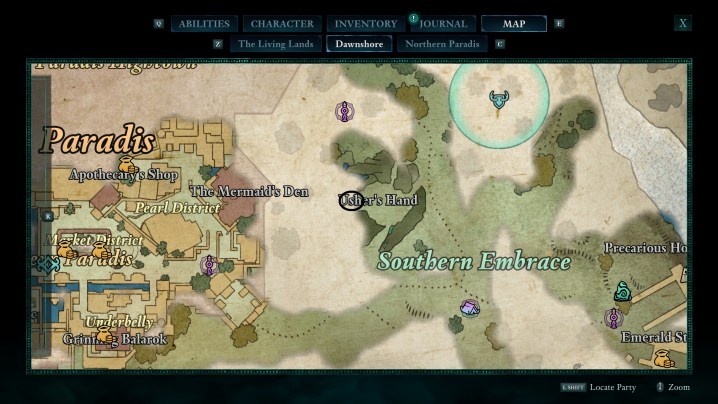Select the purple beacon marker above Usher's Hand

344,112
